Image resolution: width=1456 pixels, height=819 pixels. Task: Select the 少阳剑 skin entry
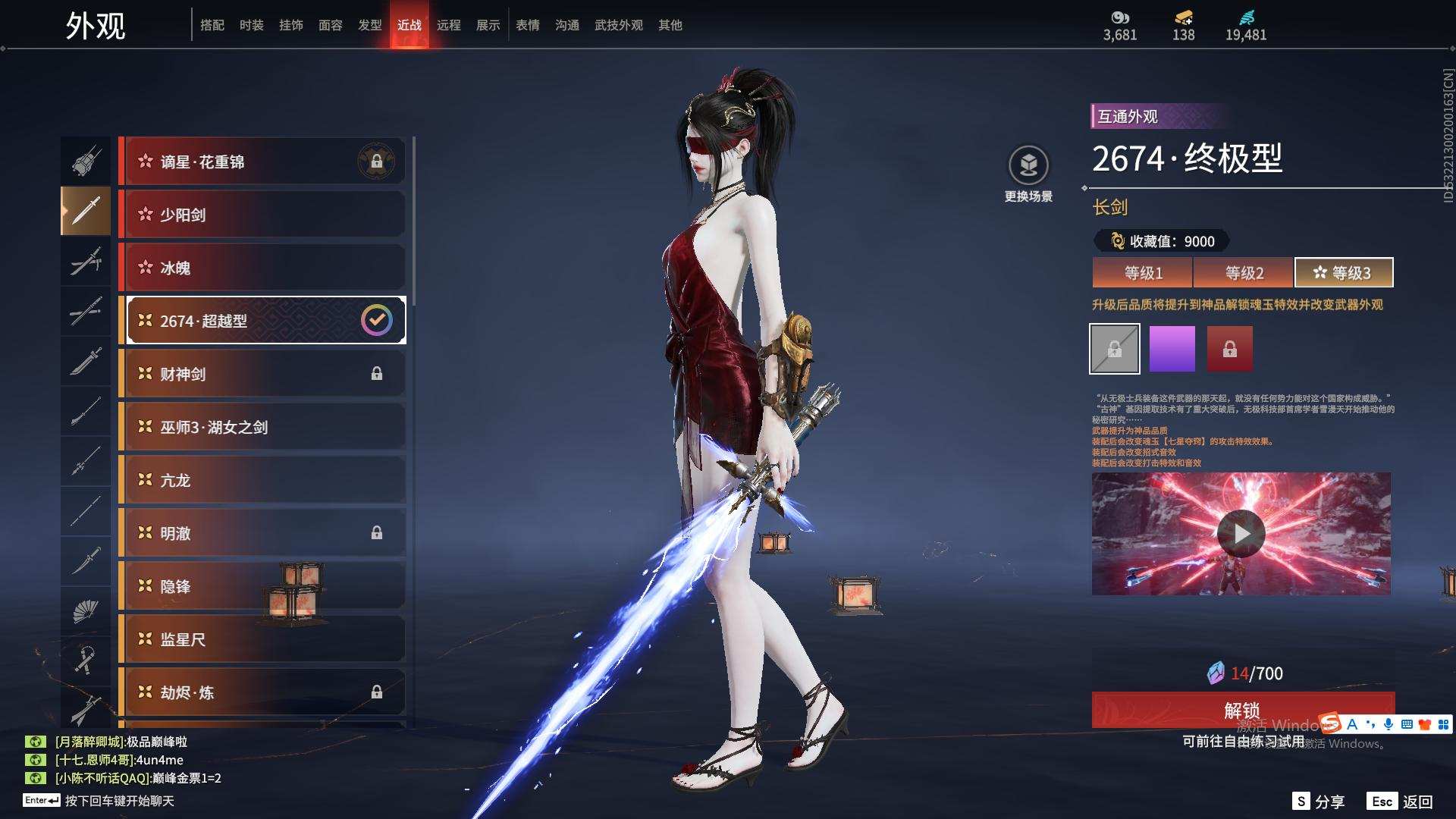[262, 215]
